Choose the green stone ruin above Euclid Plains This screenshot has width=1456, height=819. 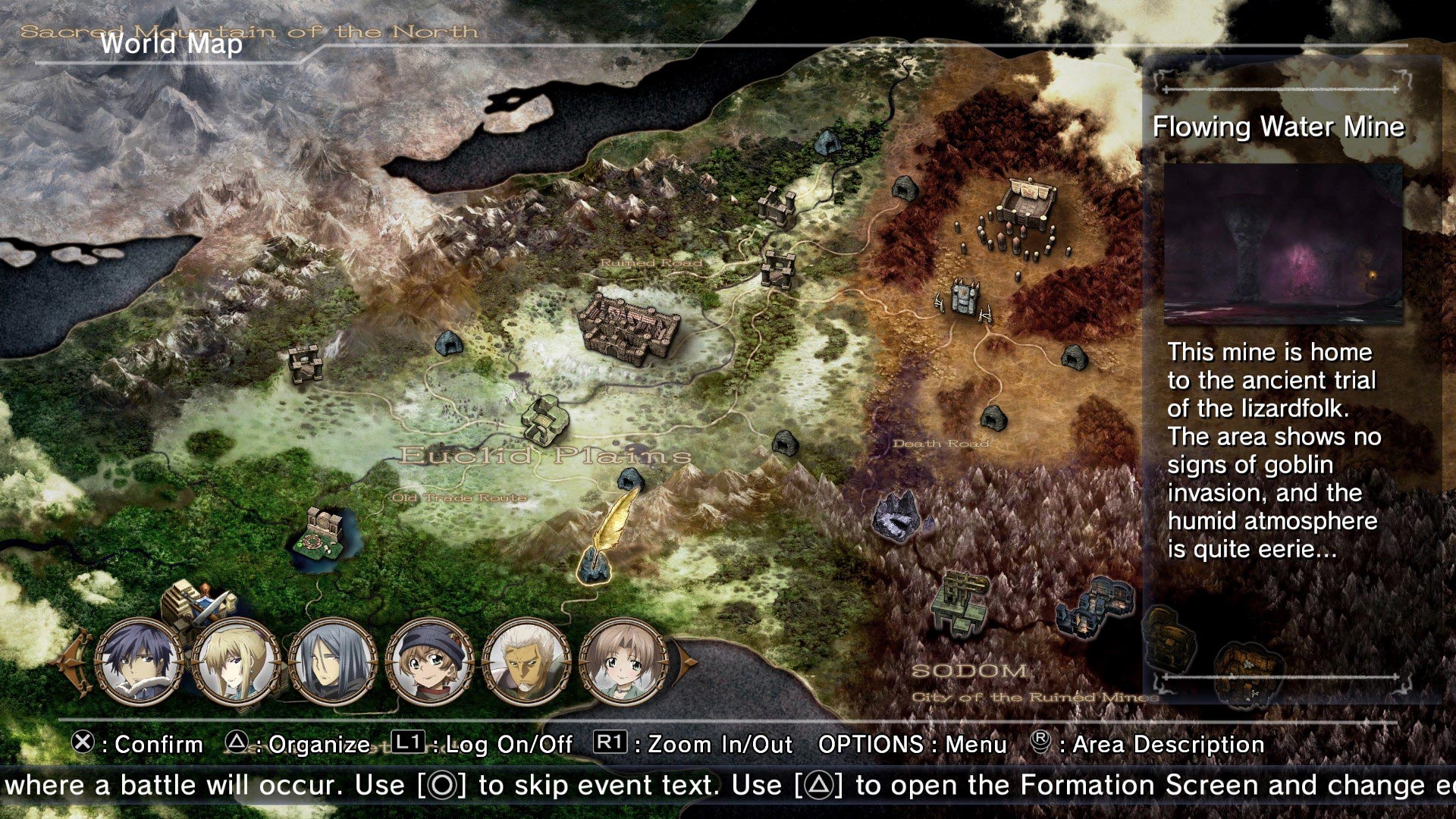(x=544, y=419)
